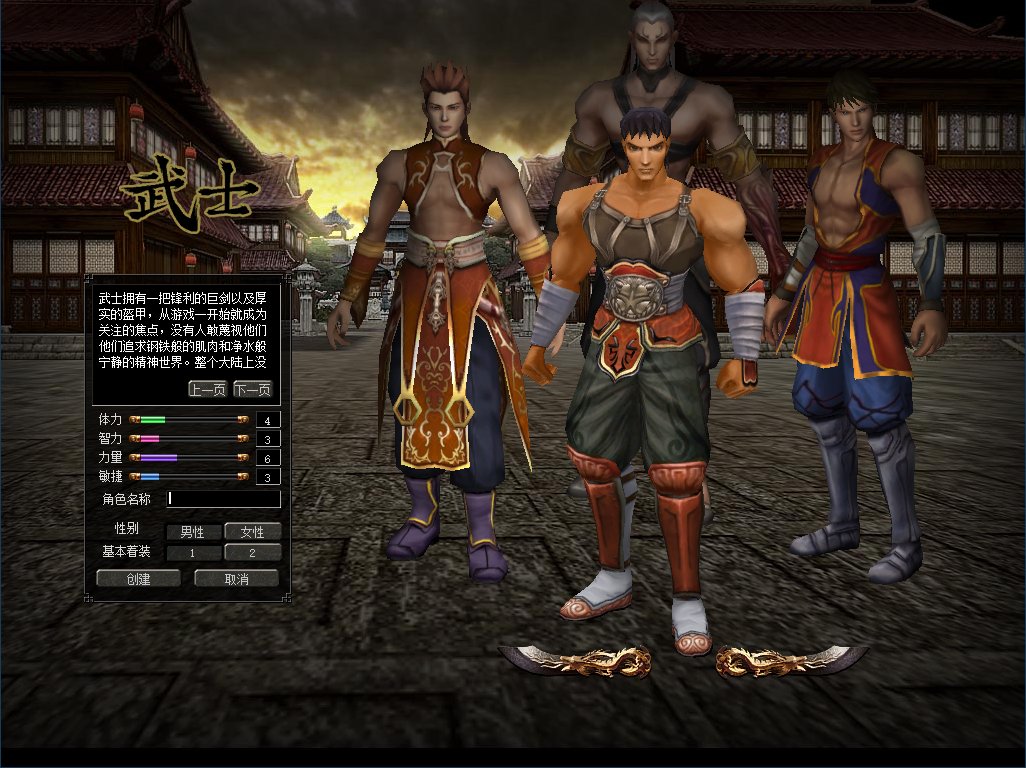Create the character with 创建 button
The image size is (1026, 768).
(x=138, y=578)
